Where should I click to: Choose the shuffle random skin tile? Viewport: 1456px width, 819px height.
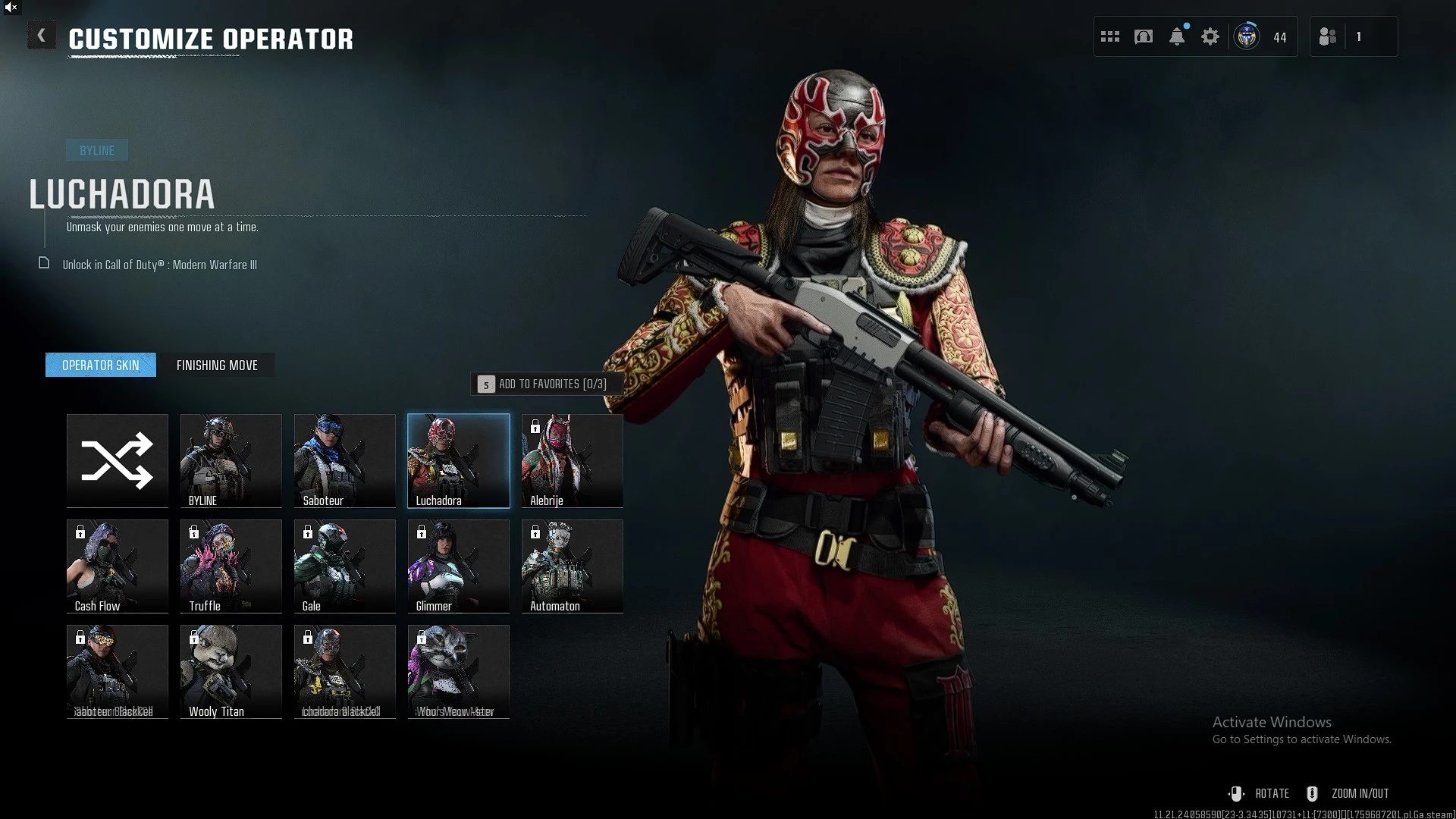(x=118, y=460)
